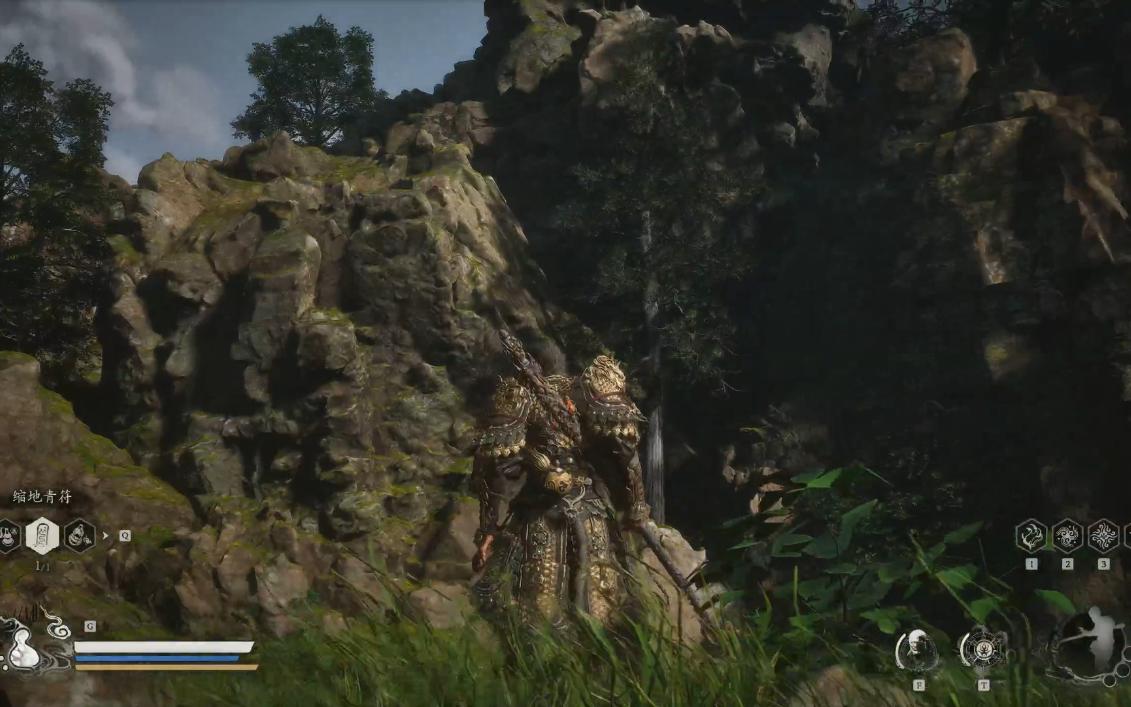Activate the spider emblem vessel ability
This screenshot has width=1131, height=707.
(982, 649)
